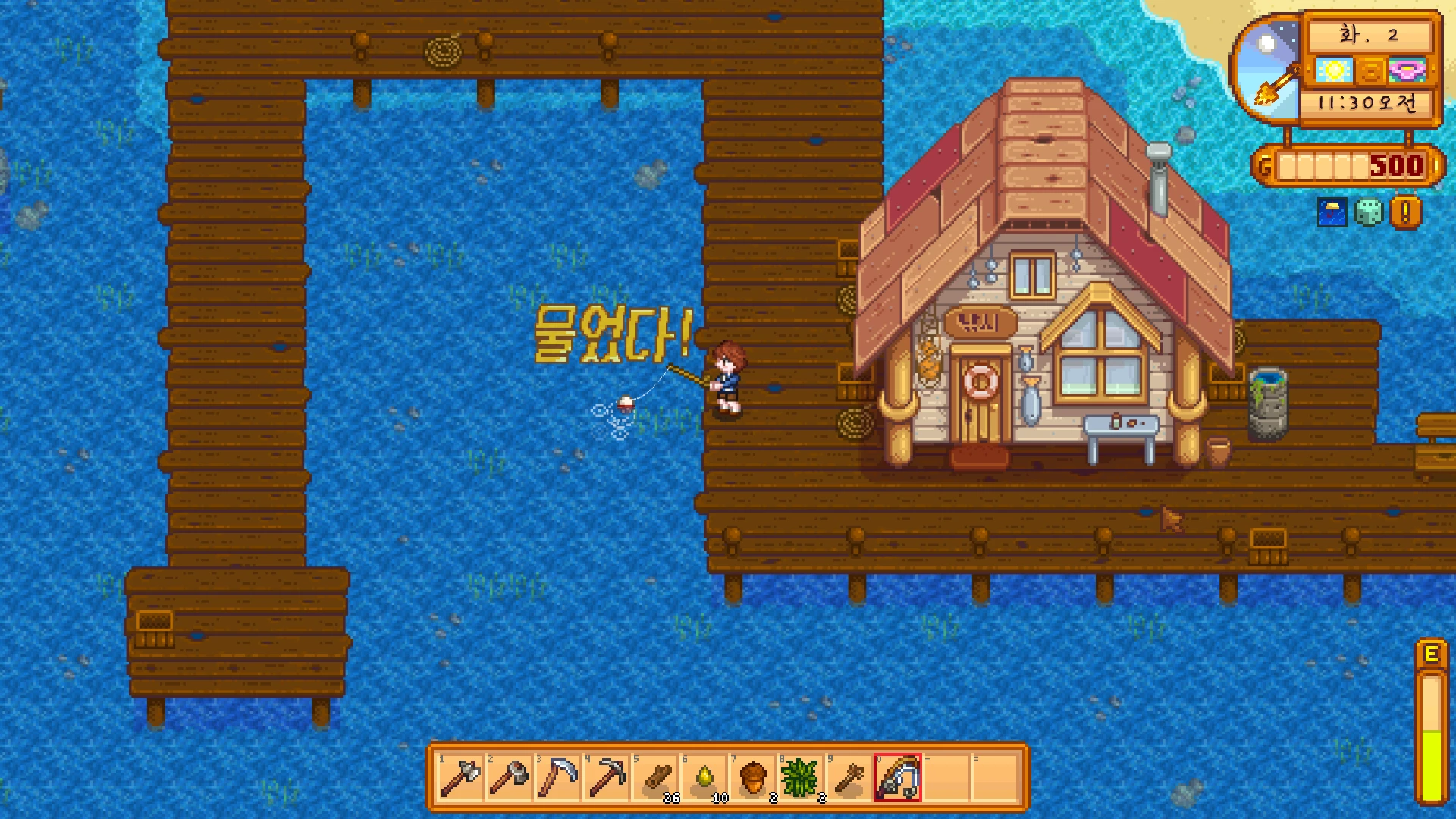Select the wooden stick item in slot 9
Screen dimensions: 1456x819
point(849,777)
